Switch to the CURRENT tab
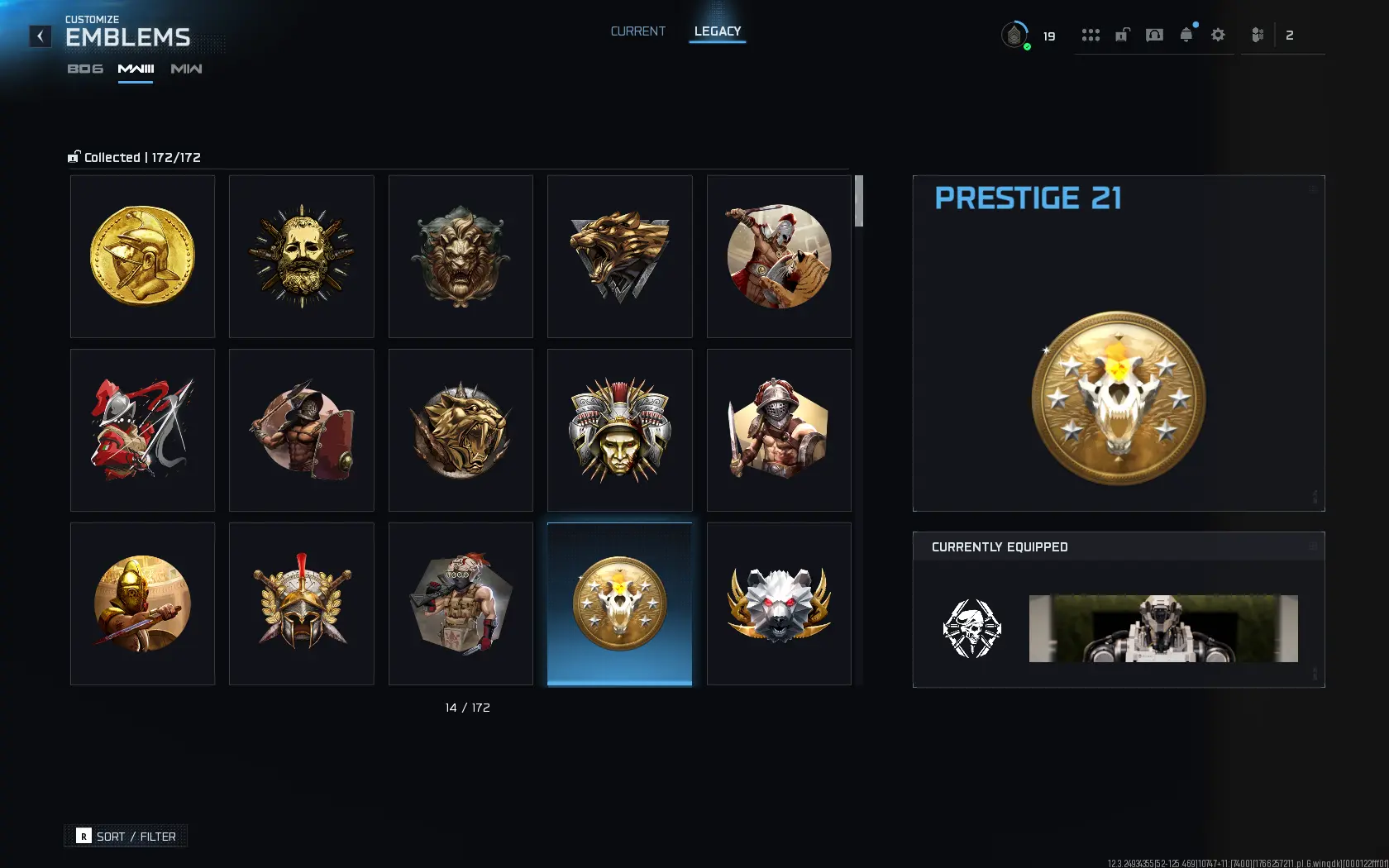Screen dimensions: 1389x868 (x=637, y=31)
